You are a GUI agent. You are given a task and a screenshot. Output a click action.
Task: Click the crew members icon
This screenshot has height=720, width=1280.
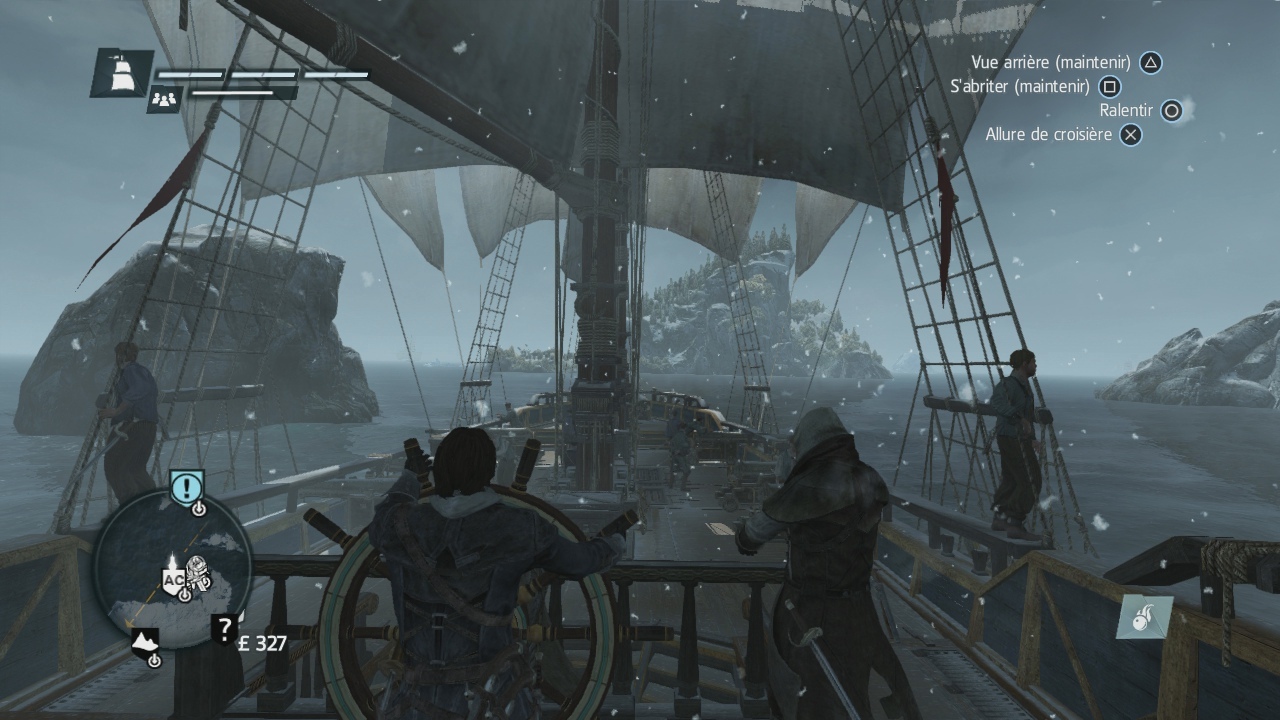[x=164, y=99]
